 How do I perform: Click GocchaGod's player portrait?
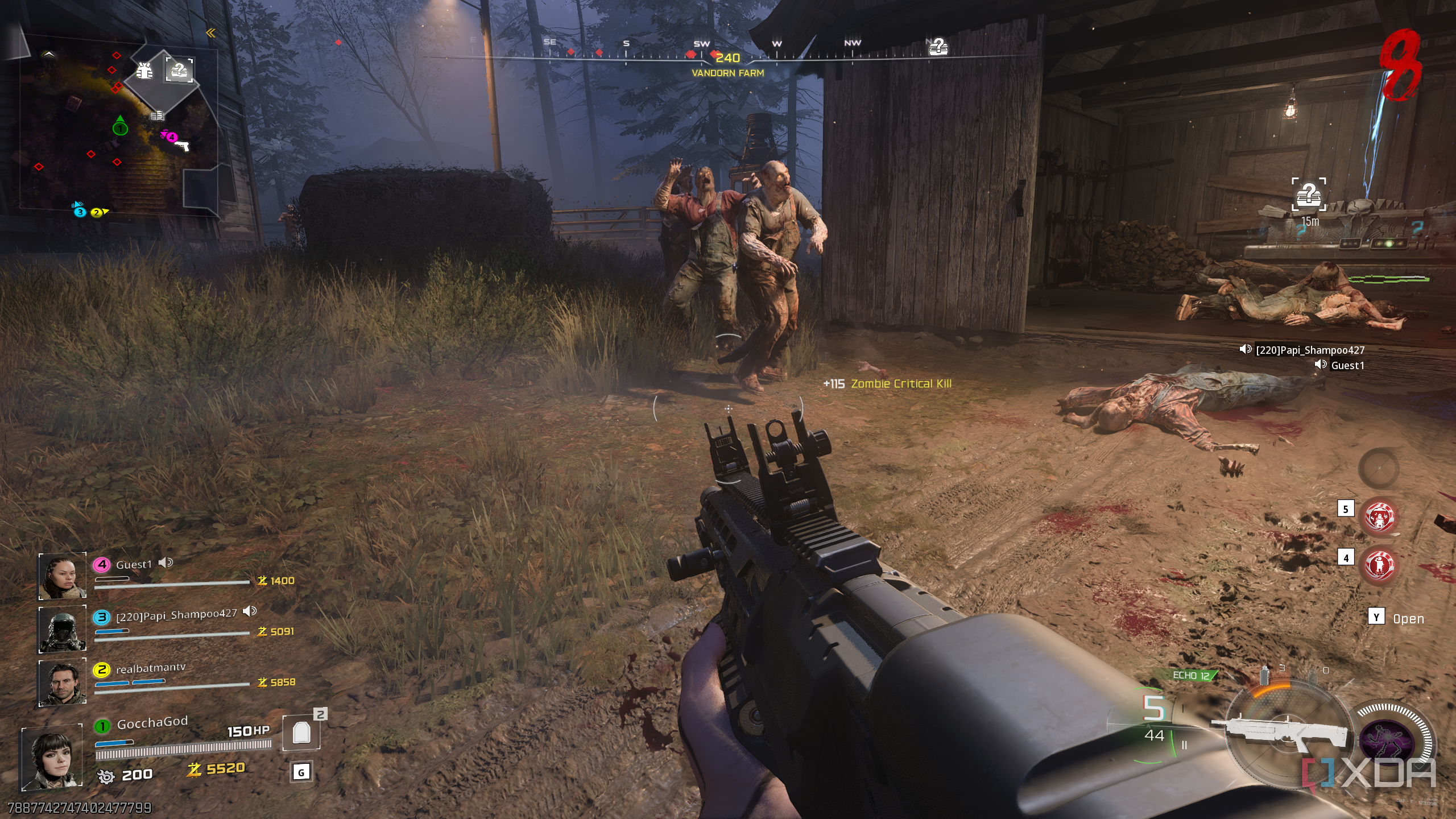tap(52, 758)
